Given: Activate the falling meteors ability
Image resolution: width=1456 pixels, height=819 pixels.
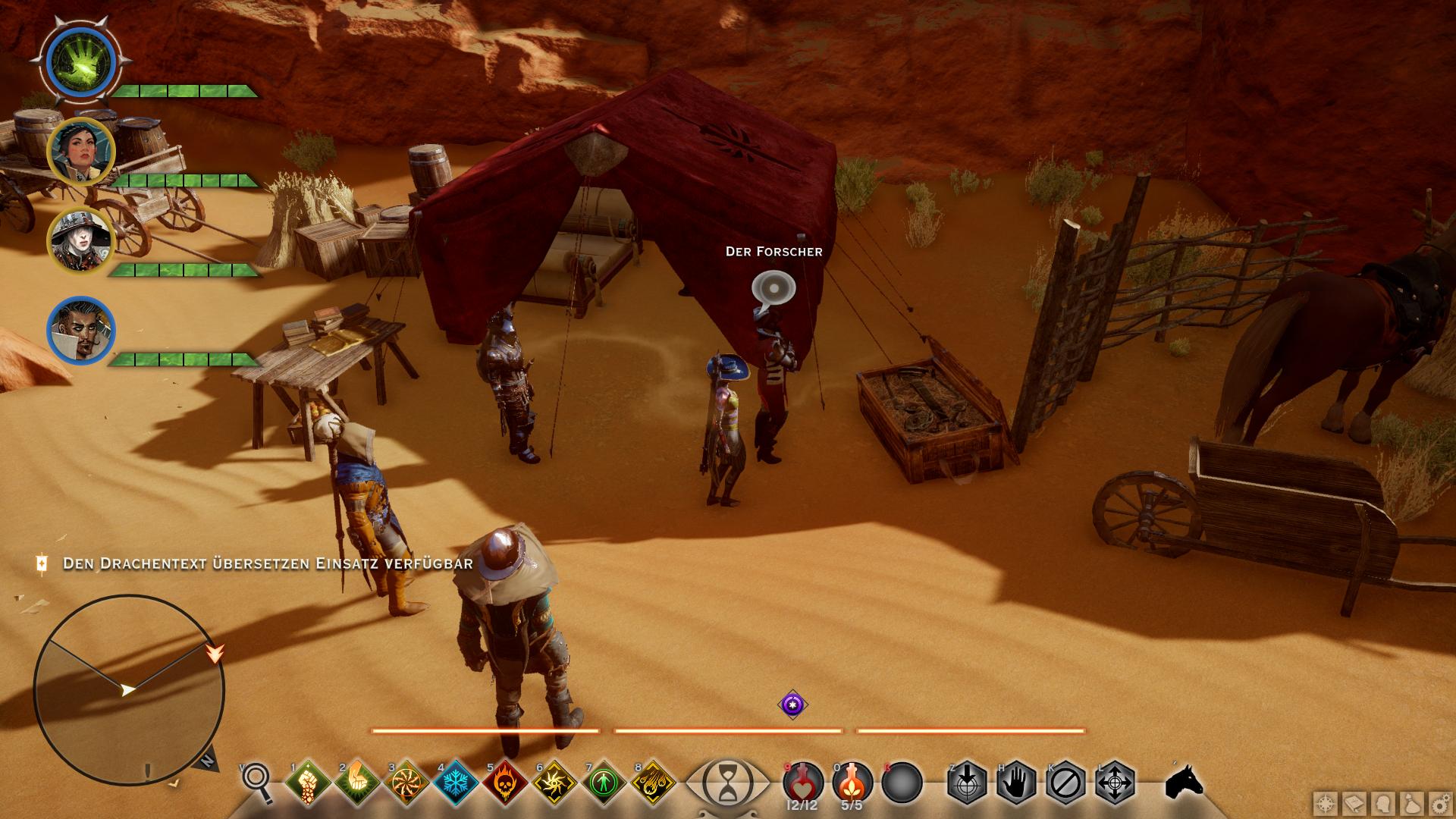Looking at the screenshot, I should click(x=652, y=781).
